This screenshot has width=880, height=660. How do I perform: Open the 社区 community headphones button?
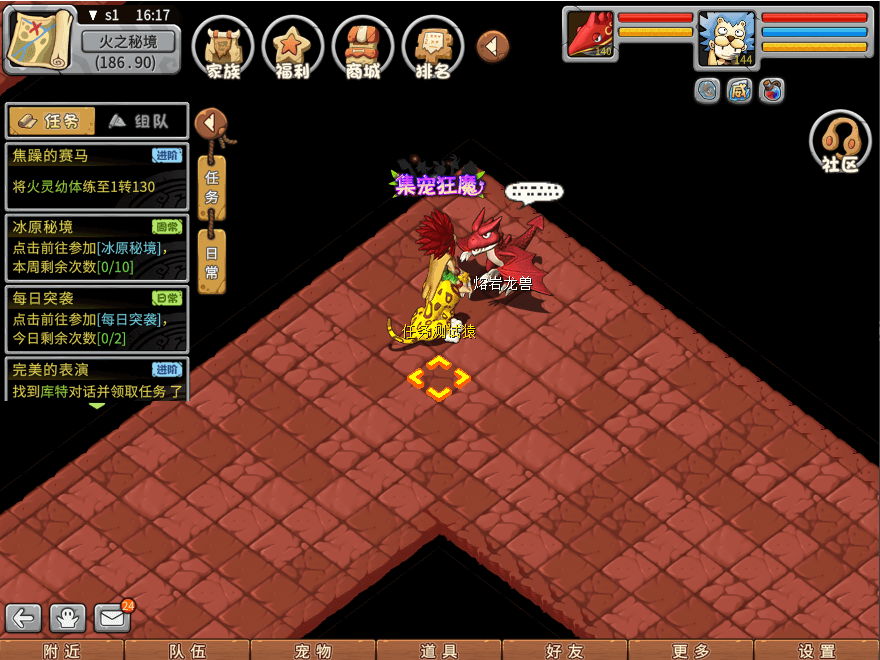click(x=840, y=142)
